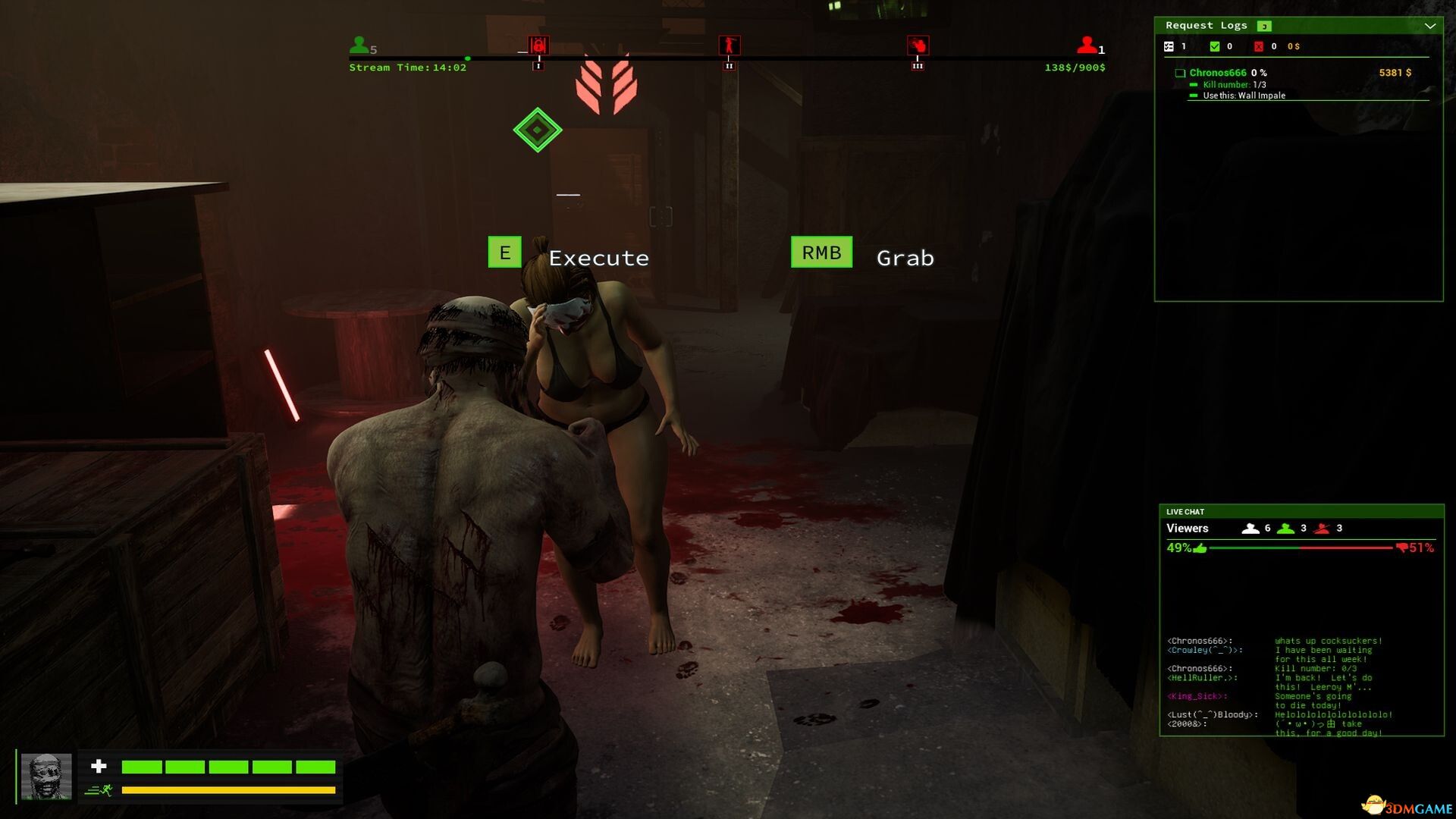
Task: Click the green viewers icon on the stream bar
Action: 359,45
